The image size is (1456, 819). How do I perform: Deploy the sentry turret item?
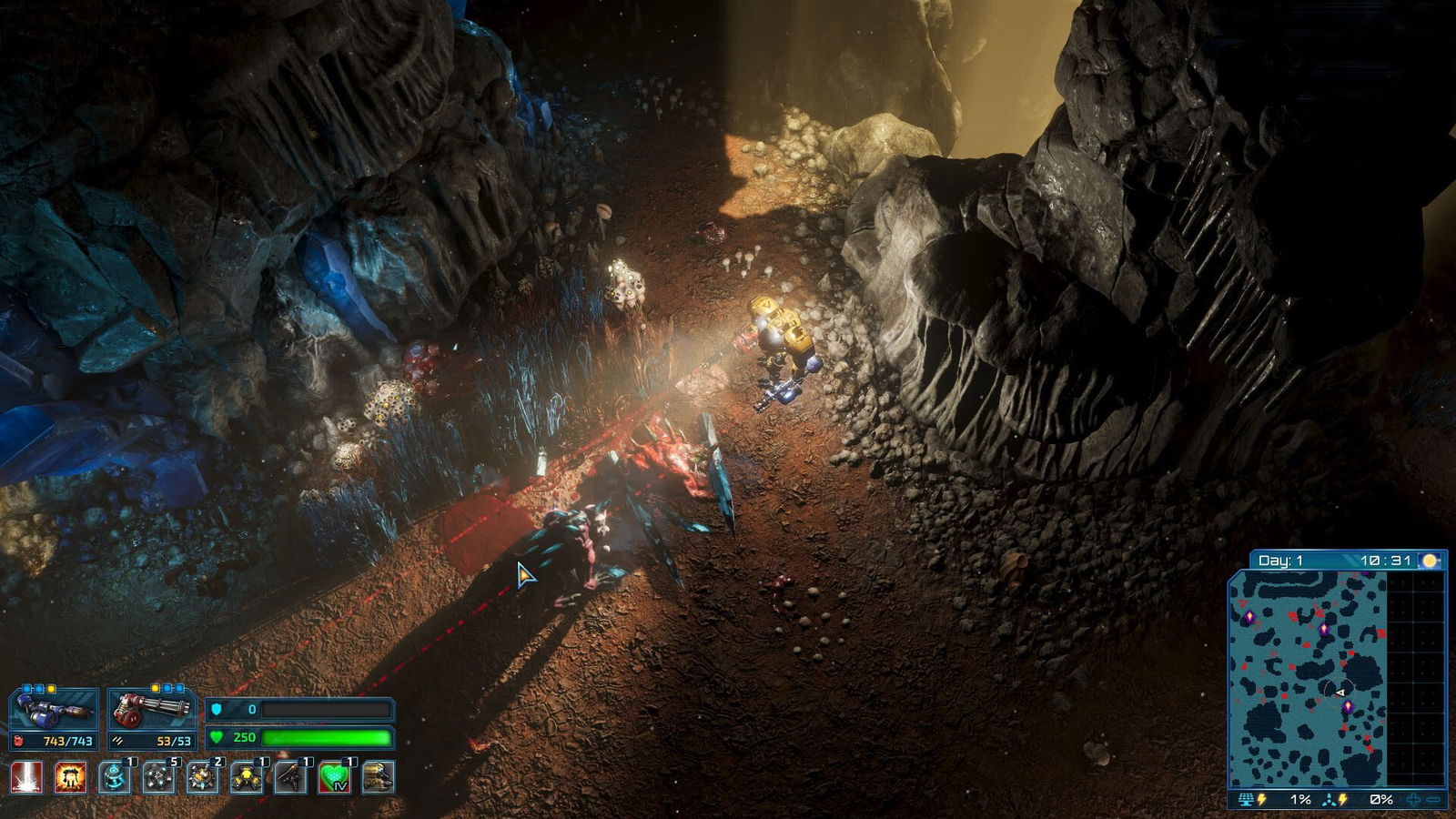click(290, 778)
